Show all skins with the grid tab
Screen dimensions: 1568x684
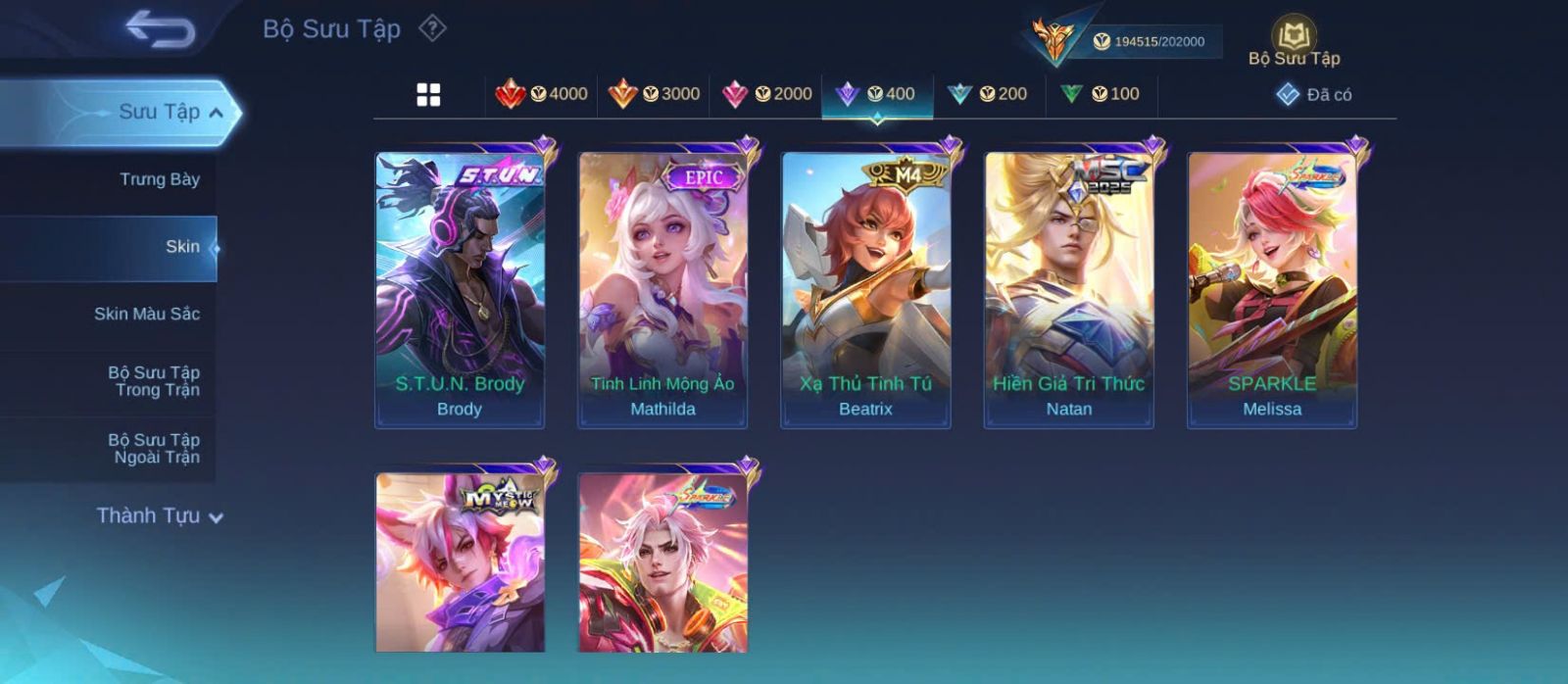point(428,95)
